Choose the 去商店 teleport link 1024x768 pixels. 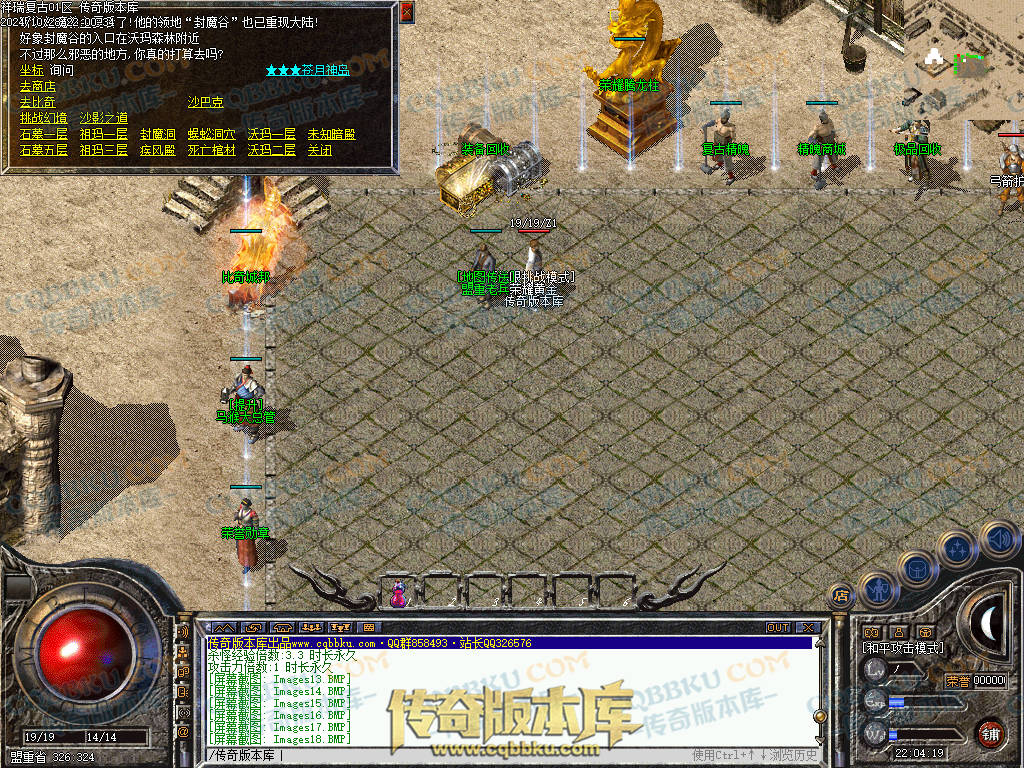(x=37, y=86)
